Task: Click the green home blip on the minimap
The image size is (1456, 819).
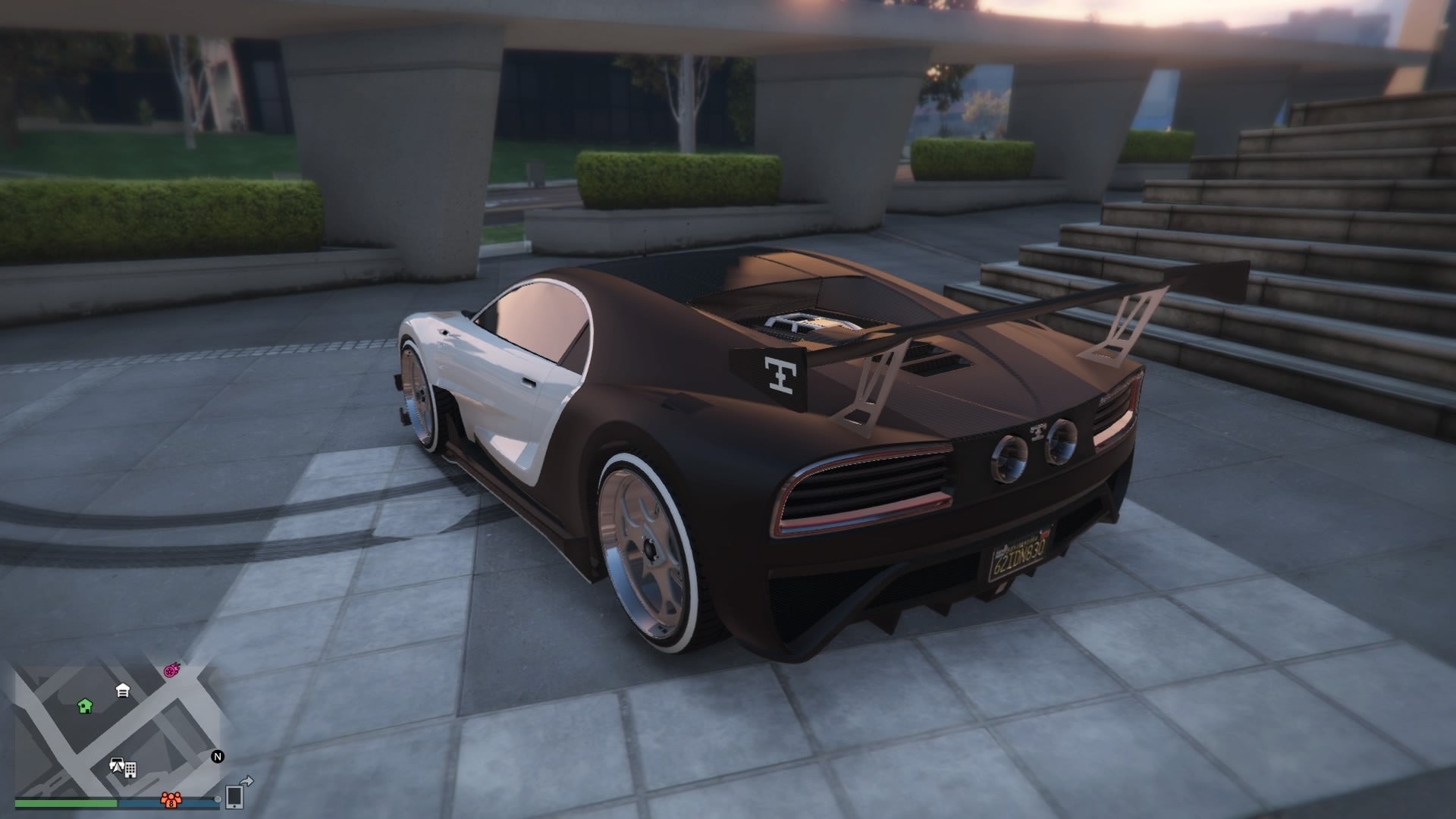Action: coord(84,707)
